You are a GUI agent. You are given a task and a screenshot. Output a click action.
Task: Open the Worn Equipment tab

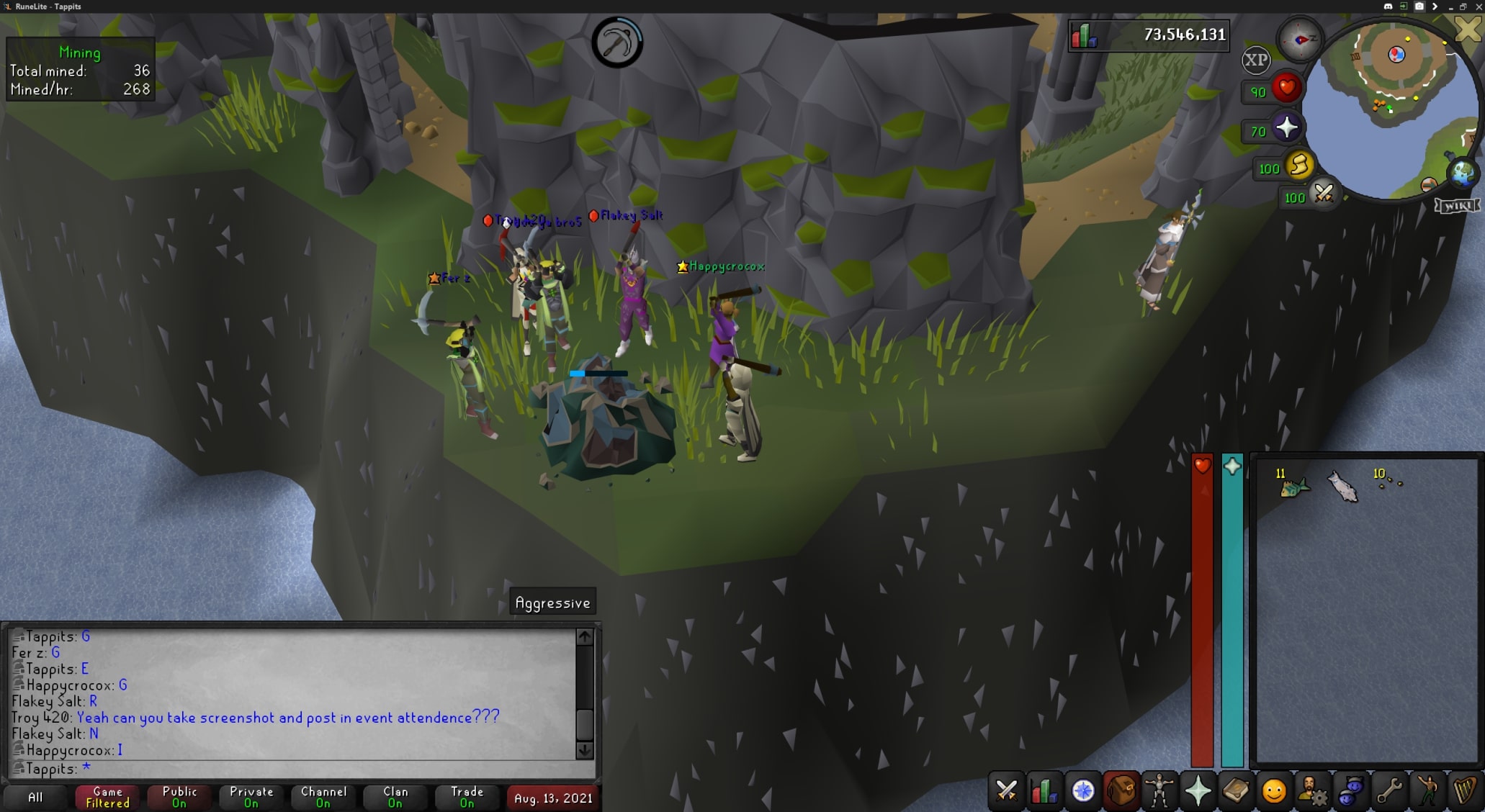pyautogui.click(x=1158, y=791)
